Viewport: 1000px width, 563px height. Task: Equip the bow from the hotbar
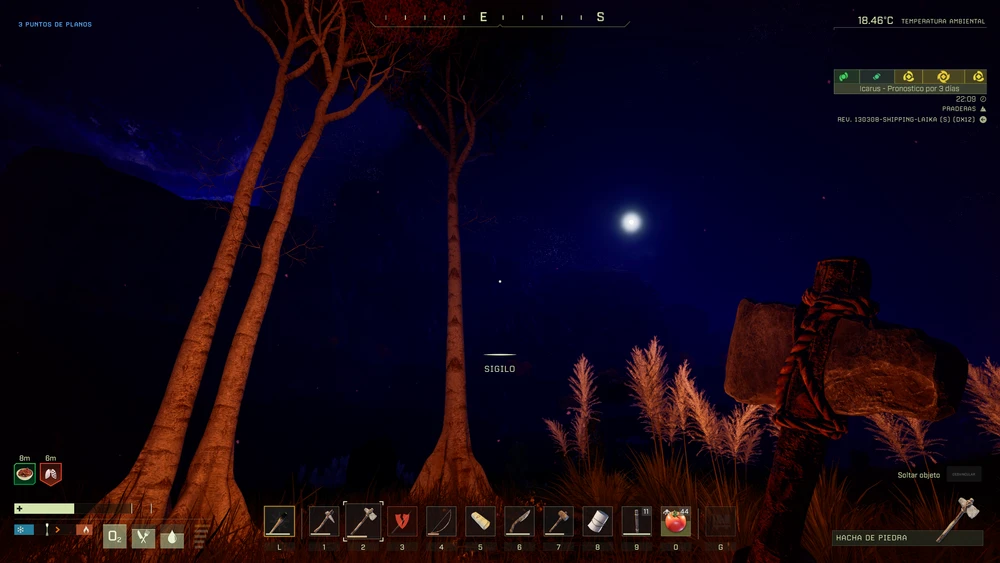click(441, 521)
